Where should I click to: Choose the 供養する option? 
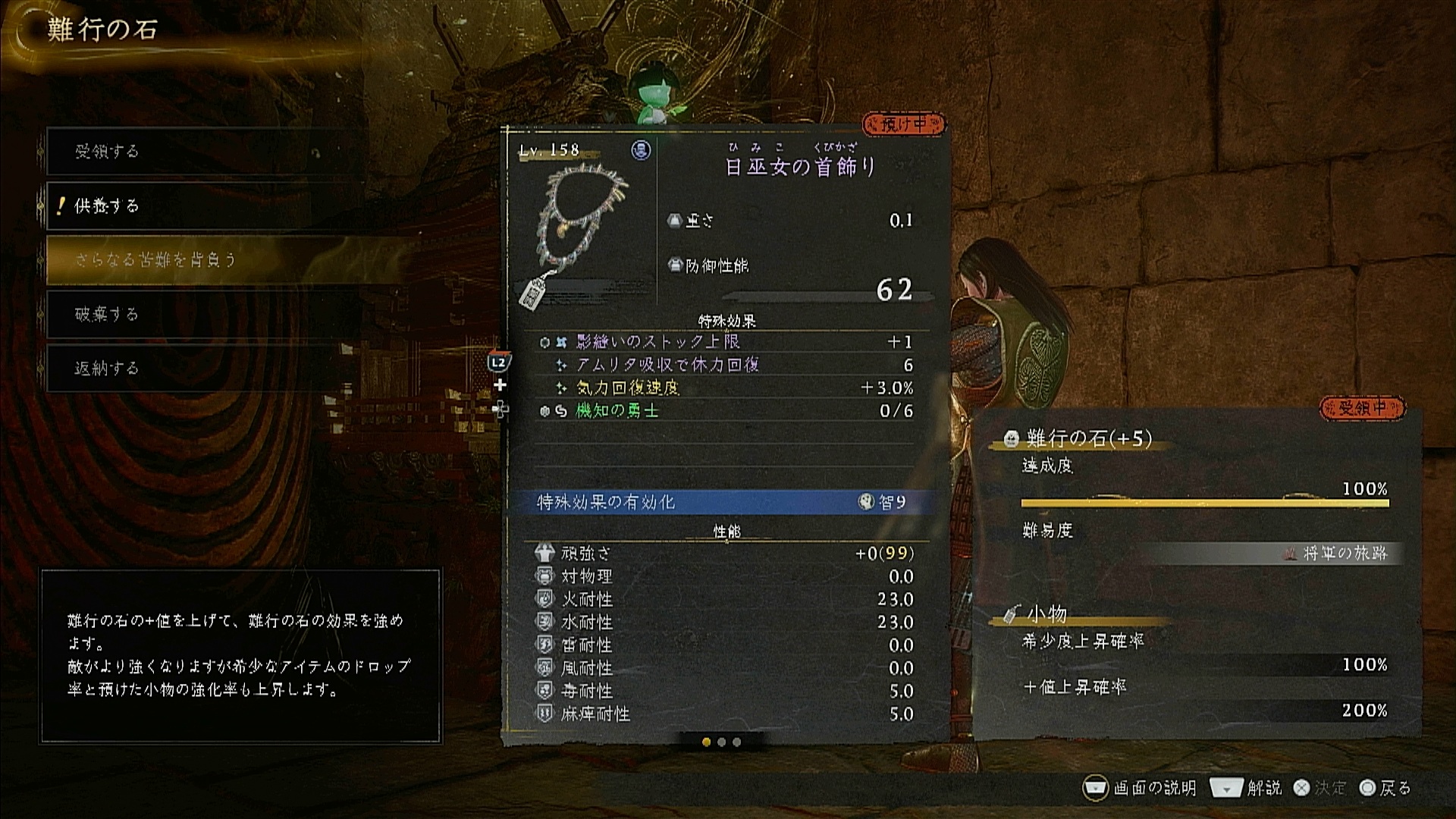(199, 206)
